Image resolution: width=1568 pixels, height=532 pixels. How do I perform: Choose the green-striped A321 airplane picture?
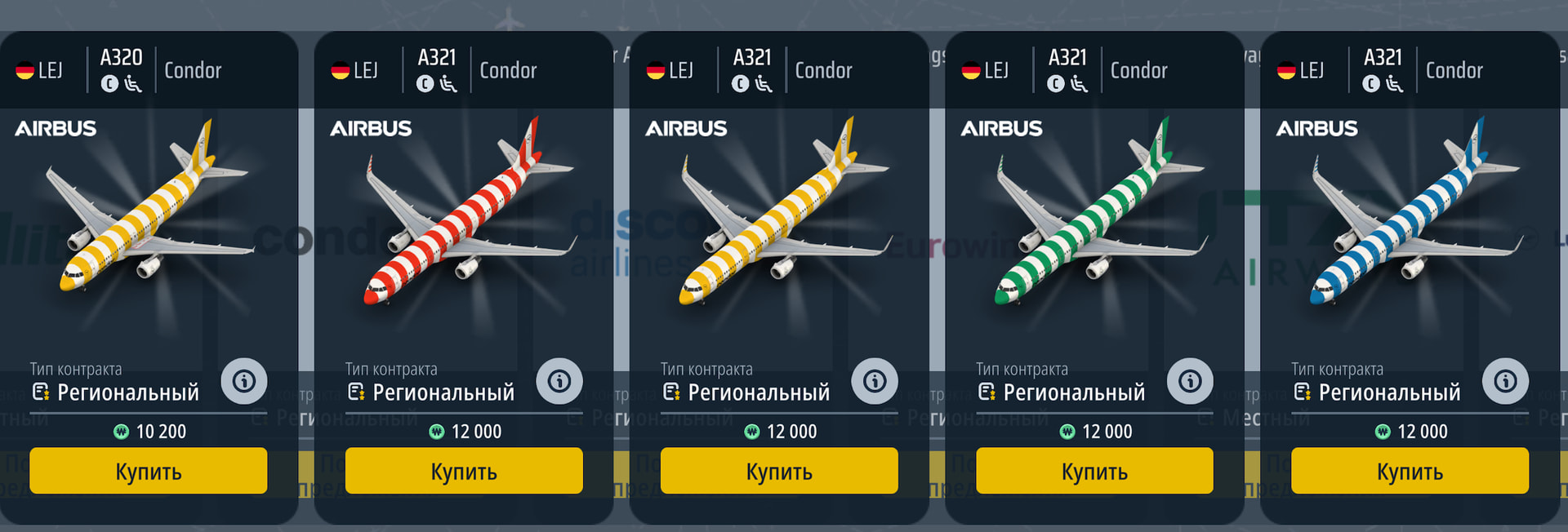point(1094,212)
